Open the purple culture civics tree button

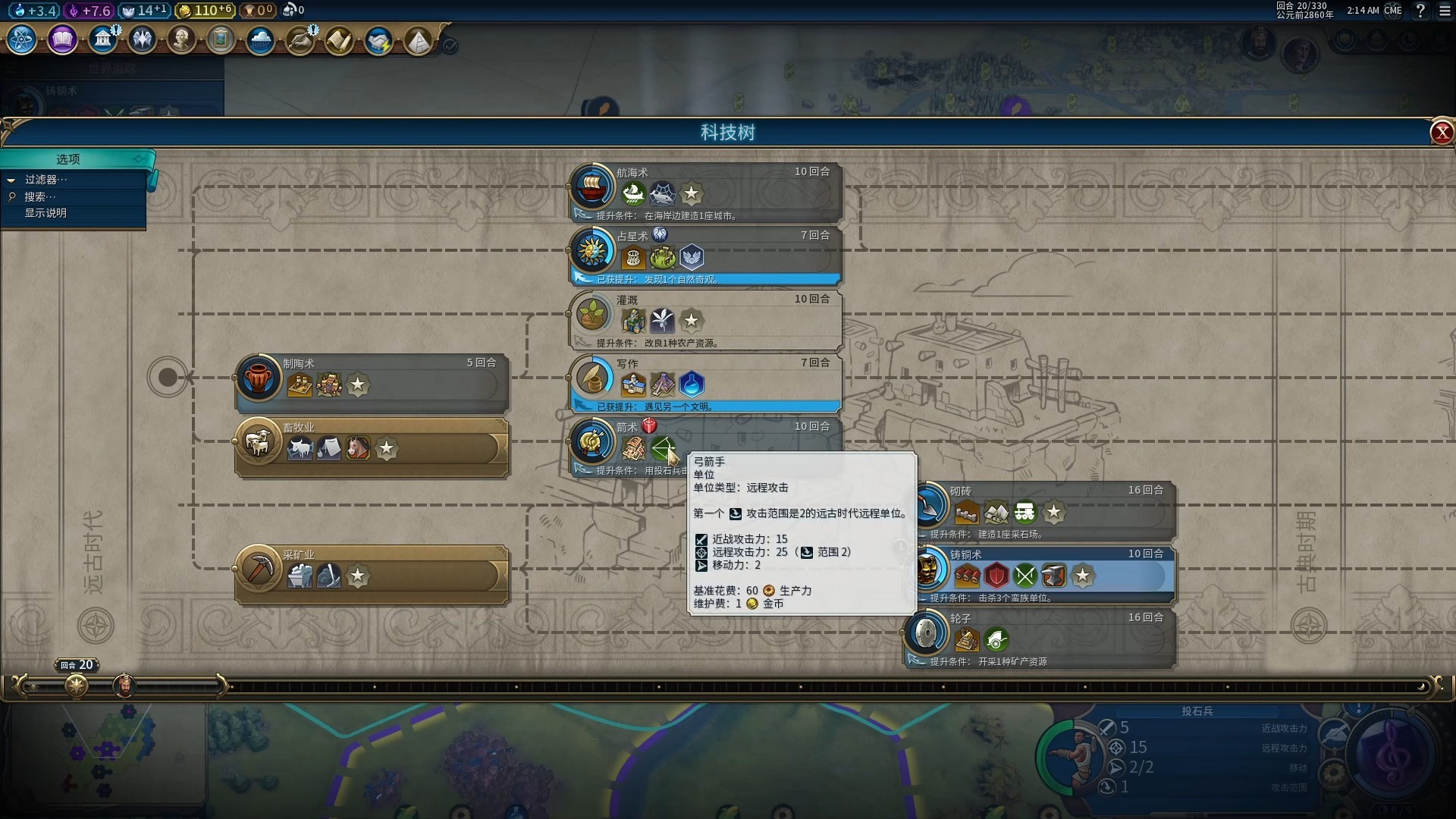(62, 39)
